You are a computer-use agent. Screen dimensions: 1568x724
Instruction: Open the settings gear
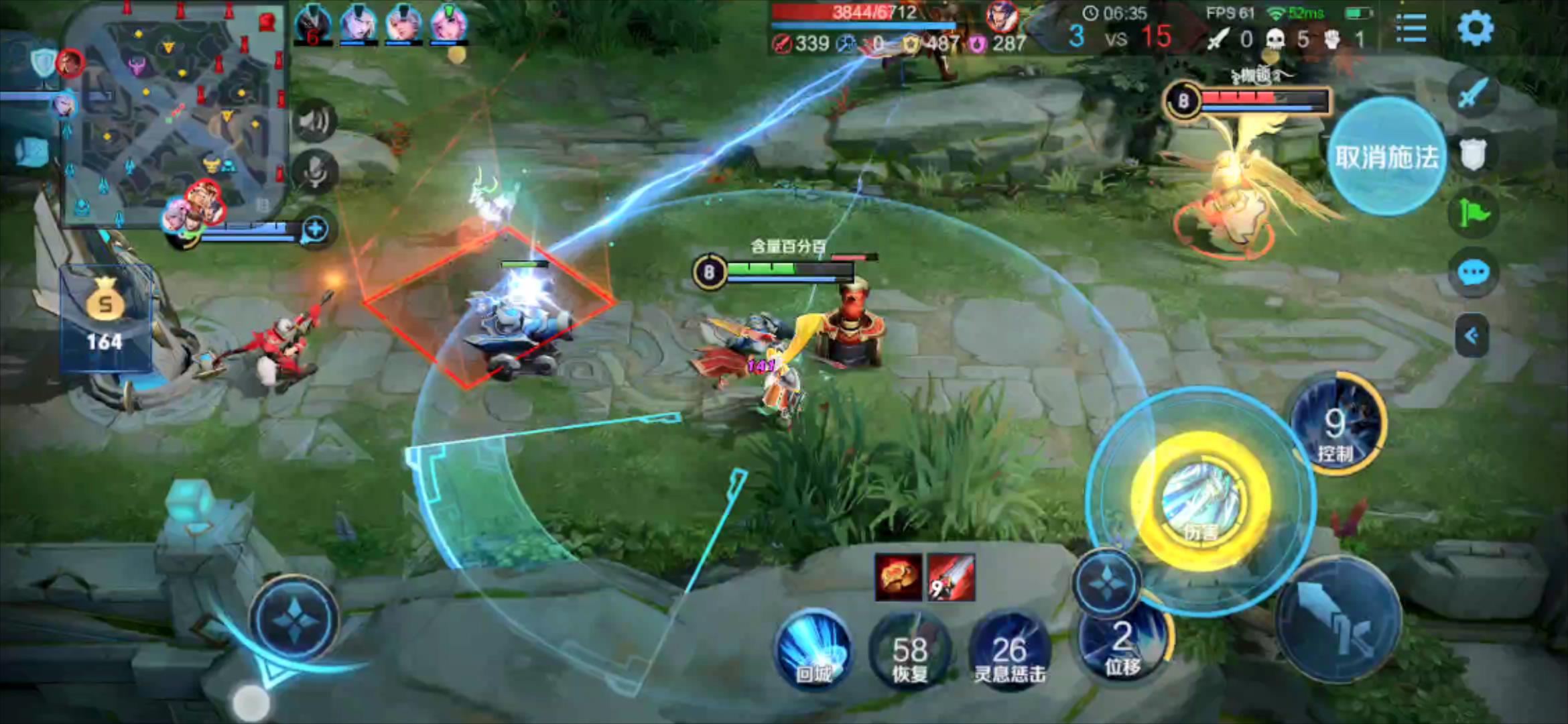[1475, 28]
